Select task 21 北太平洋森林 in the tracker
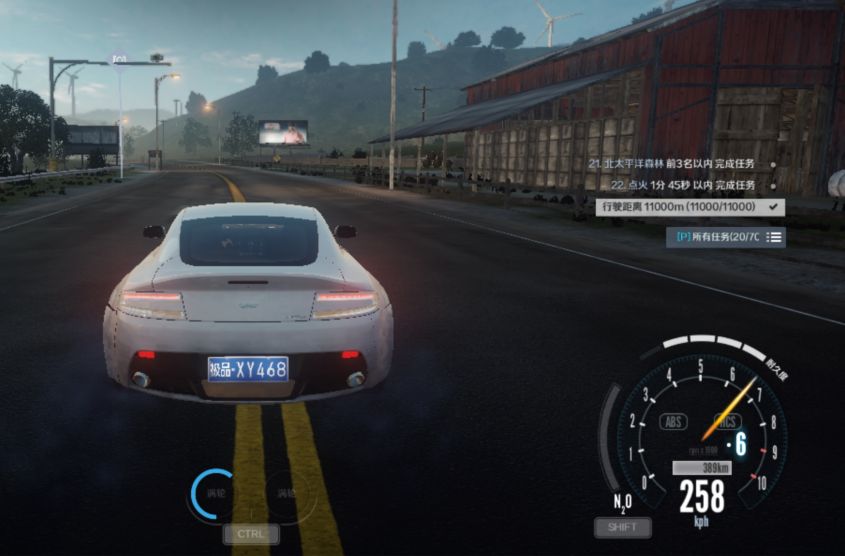The image size is (845, 556). pos(670,163)
